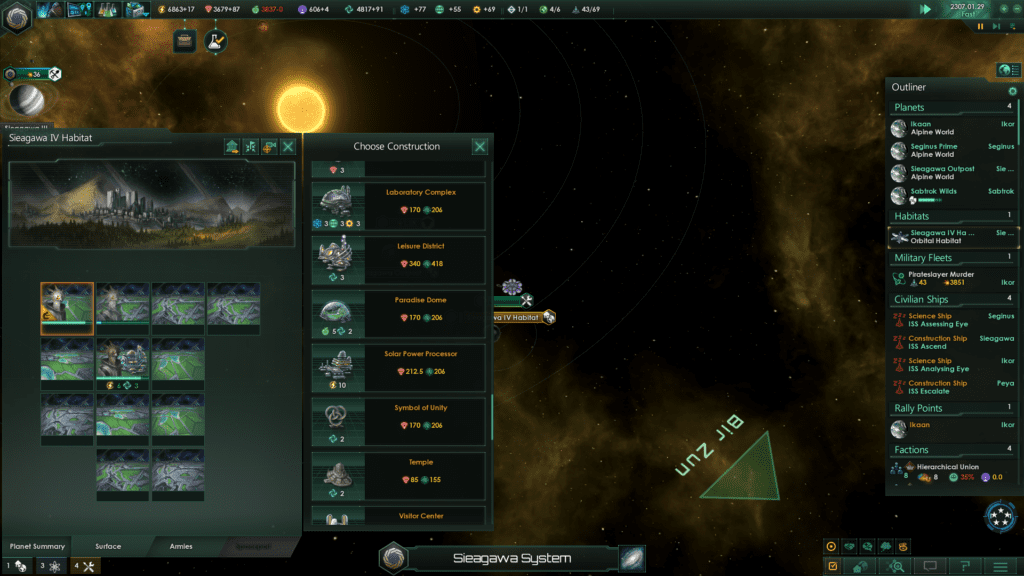Screen dimensions: 1024x576
Task: Switch to the Surface tab
Action: pos(108,546)
